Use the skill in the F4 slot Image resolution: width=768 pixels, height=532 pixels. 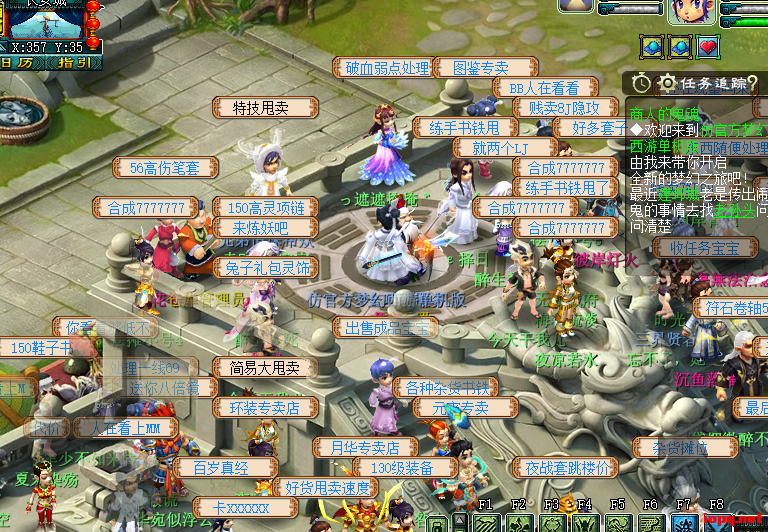click(586, 523)
